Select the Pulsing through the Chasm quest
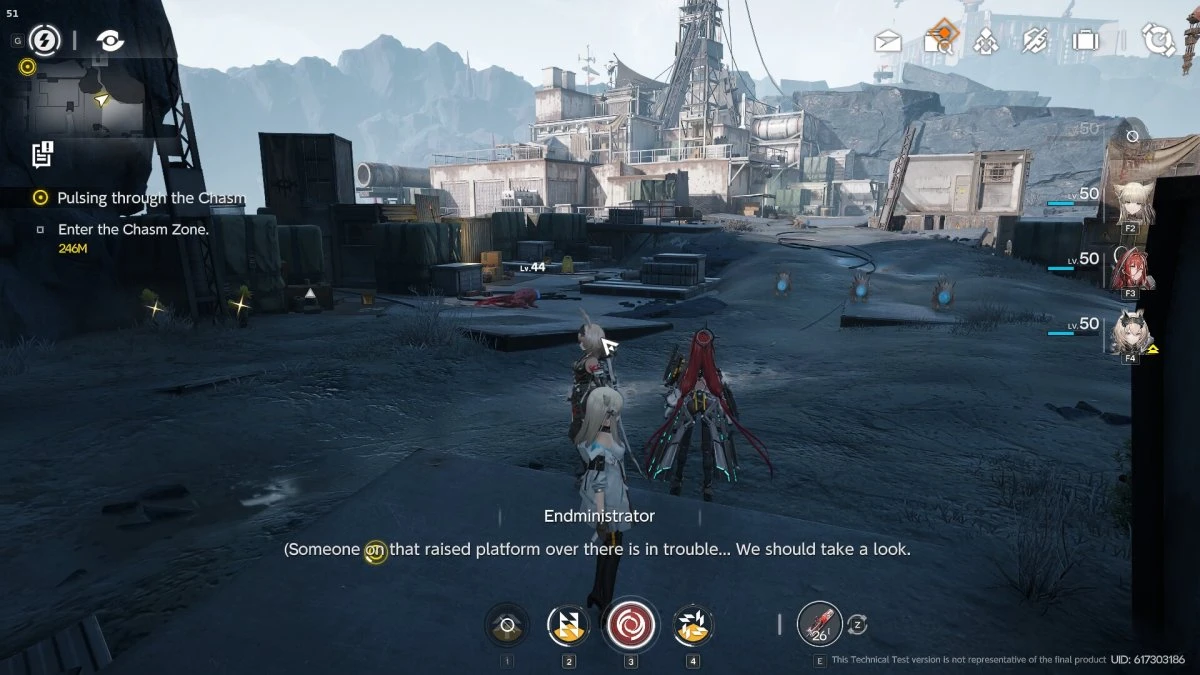The image size is (1200, 675). 150,198
